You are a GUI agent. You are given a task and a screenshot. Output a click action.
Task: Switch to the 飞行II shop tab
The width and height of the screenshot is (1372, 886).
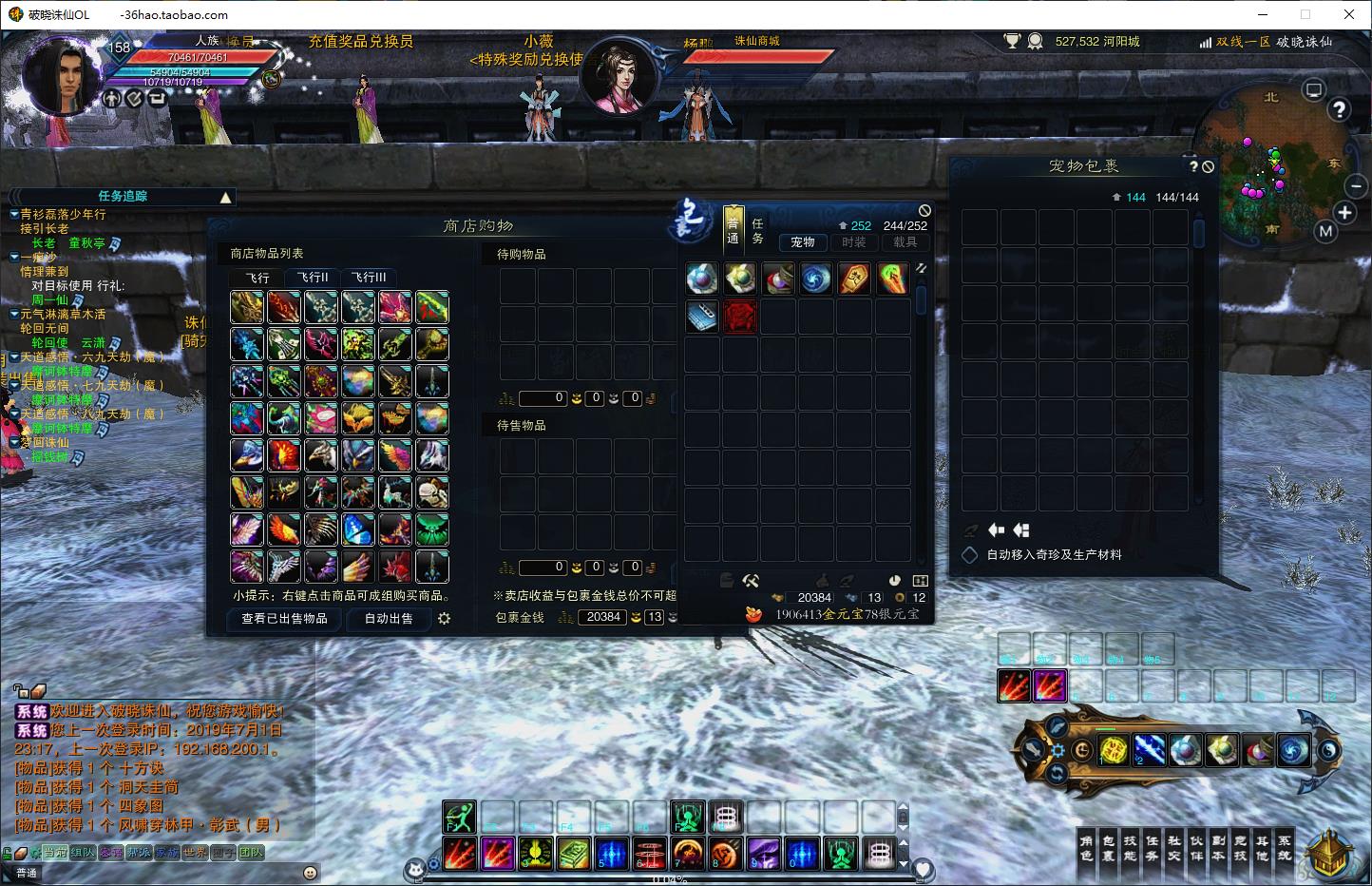coord(313,278)
